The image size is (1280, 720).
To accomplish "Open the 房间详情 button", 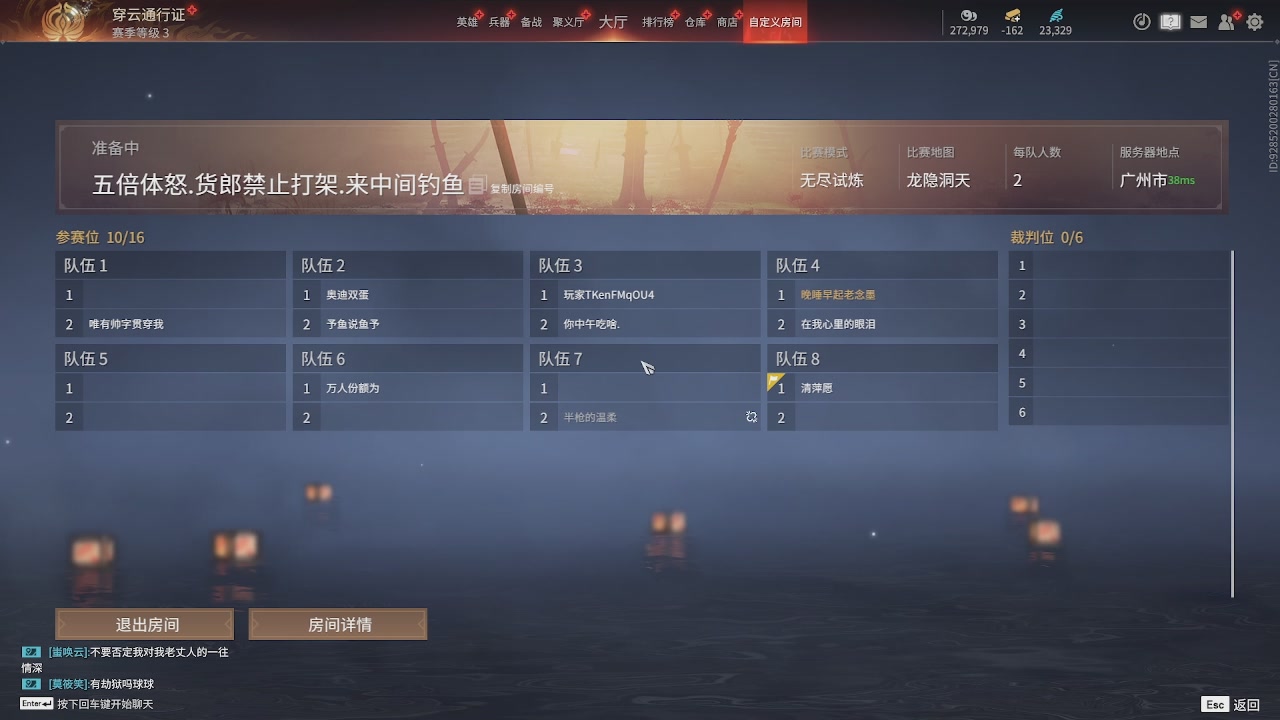I will (338, 623).
